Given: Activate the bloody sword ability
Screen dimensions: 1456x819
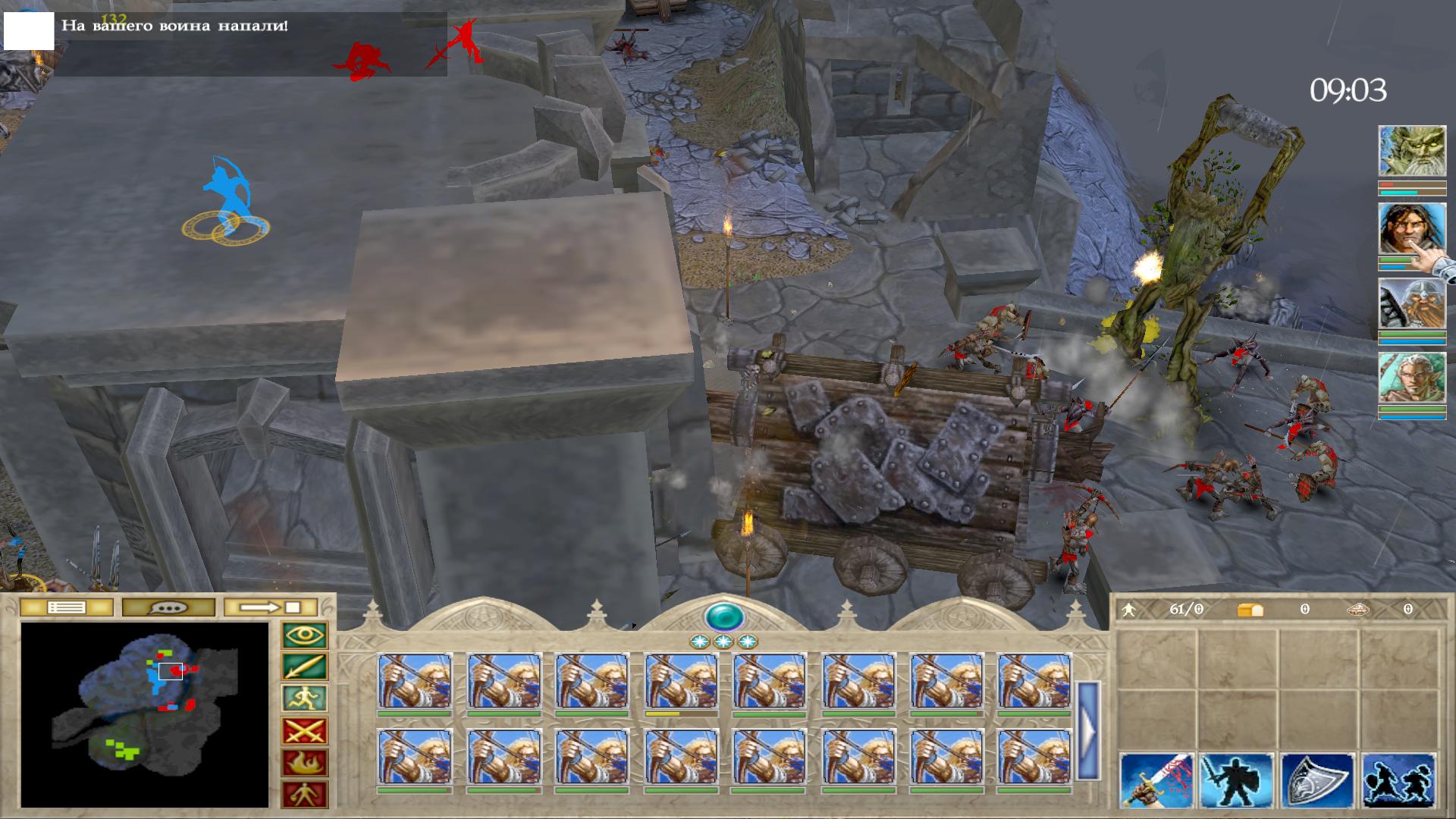Looking at the screenshot, I should [1156, 781].
